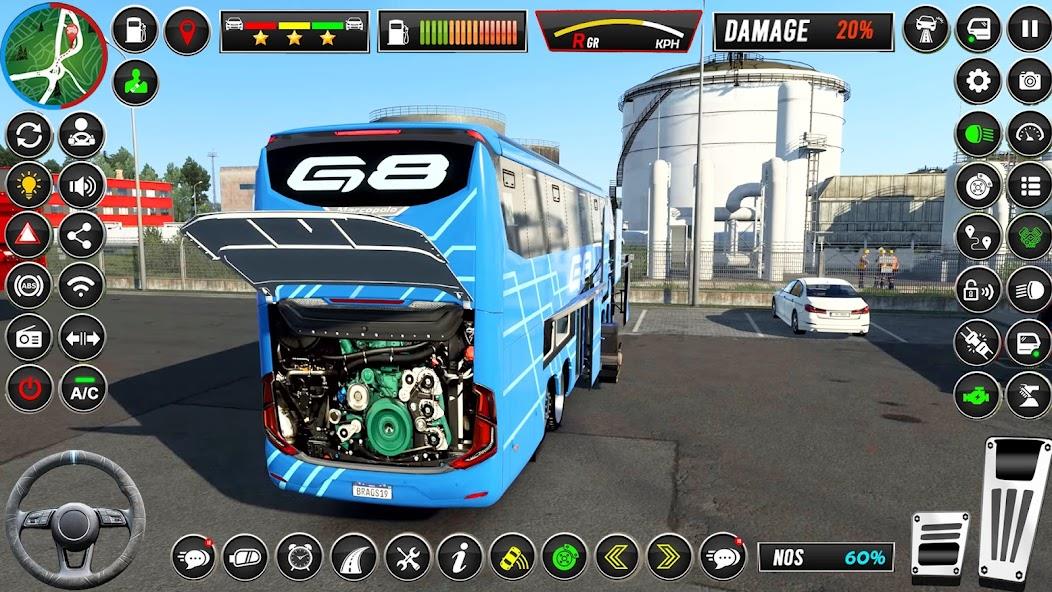
Task: Toggle the ABS button
Action: (29, 286)
